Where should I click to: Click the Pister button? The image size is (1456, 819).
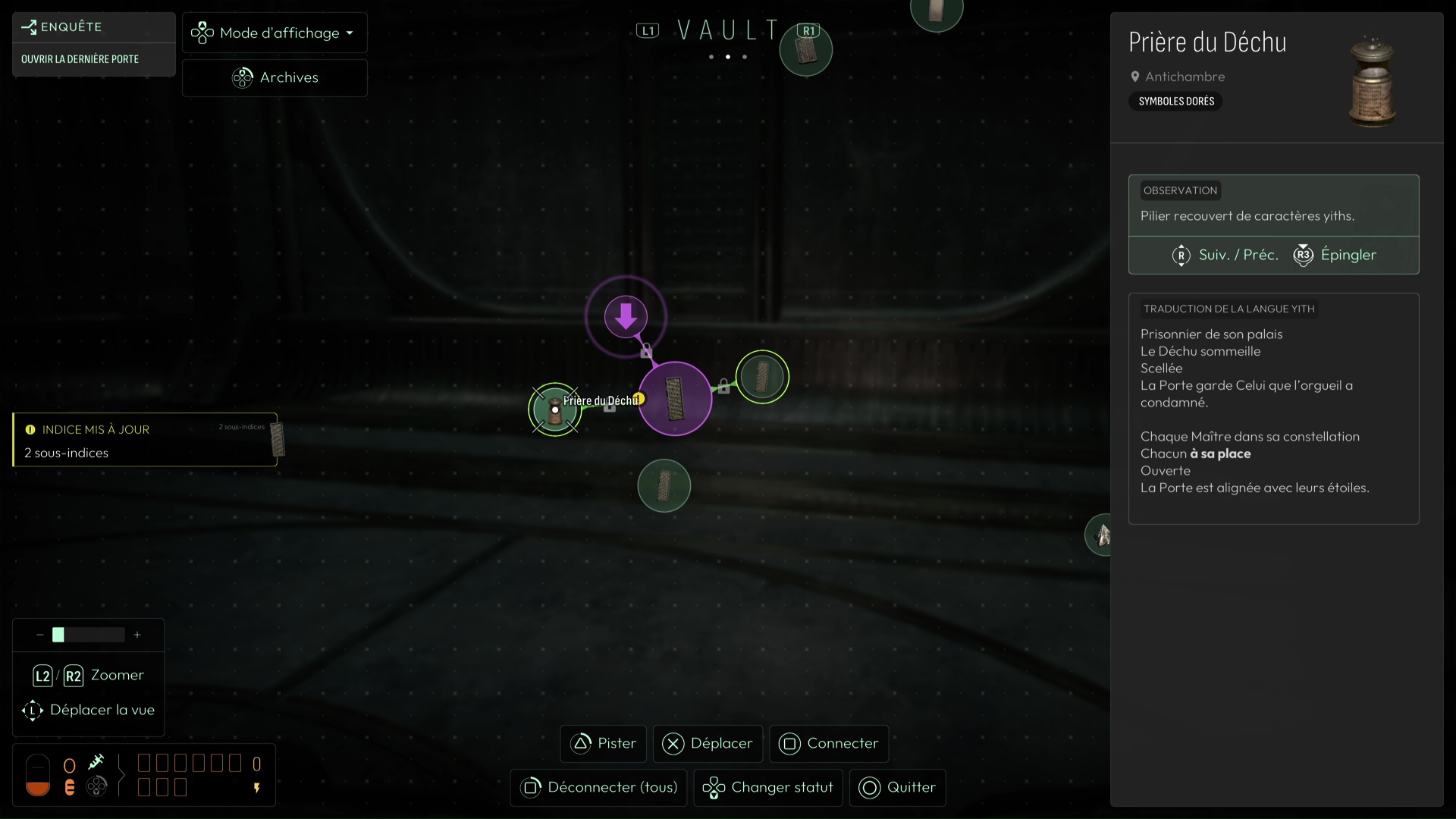pos(604,743)
